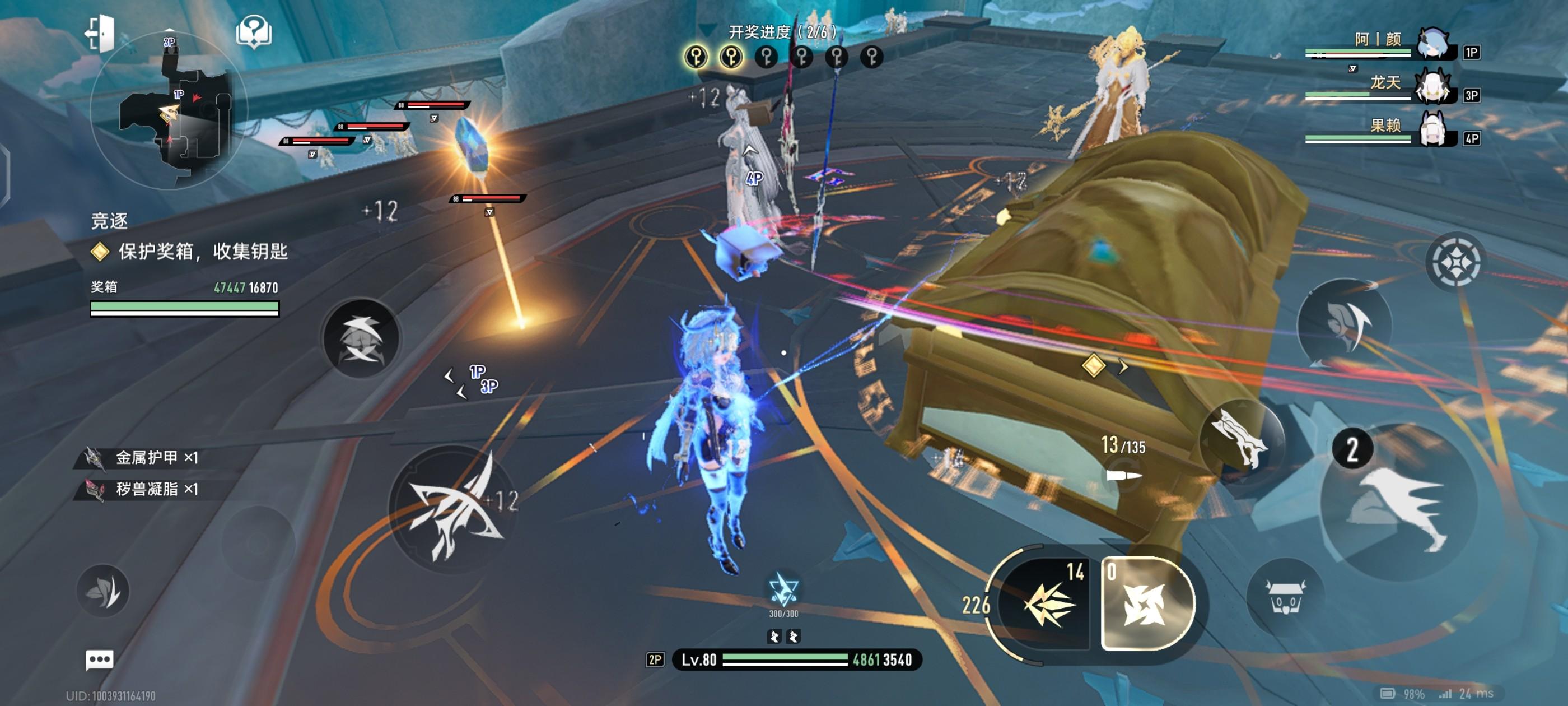1568x706 pixels.
Task: Activate the target lock crosshair button
Action: 1455,263
